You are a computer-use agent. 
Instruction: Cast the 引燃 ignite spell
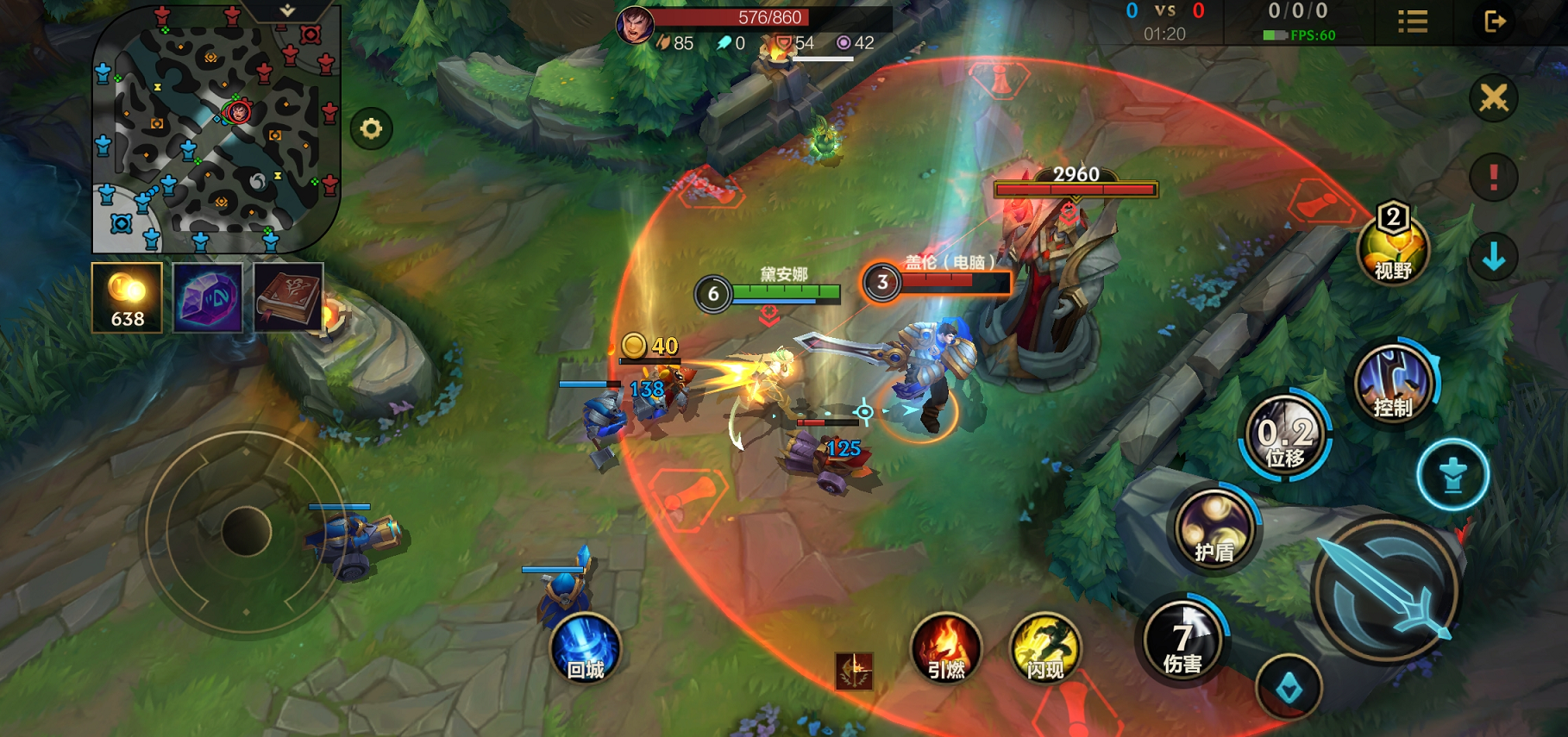point(946,649)
